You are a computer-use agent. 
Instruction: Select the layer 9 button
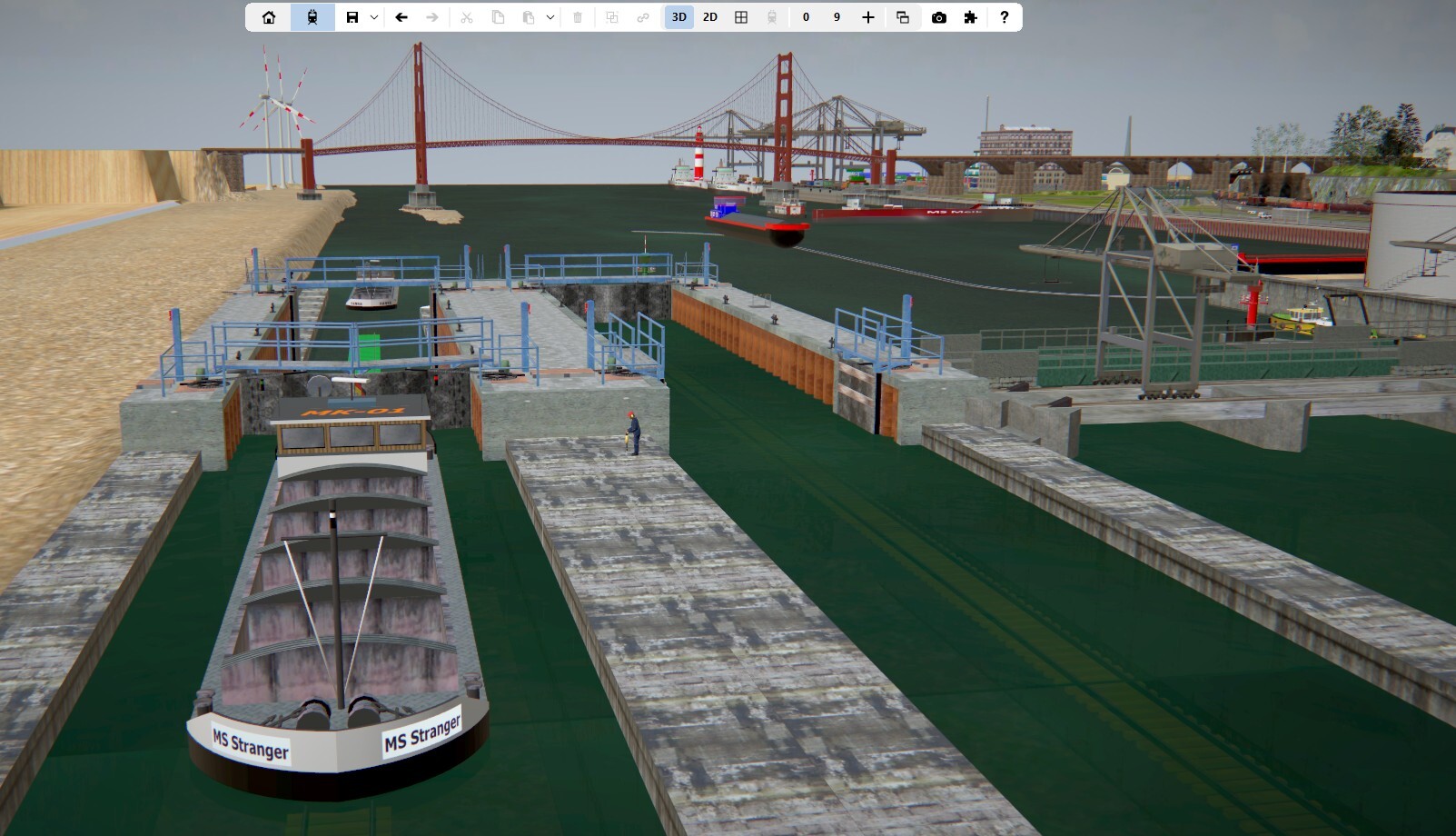[x=837, y=17]
